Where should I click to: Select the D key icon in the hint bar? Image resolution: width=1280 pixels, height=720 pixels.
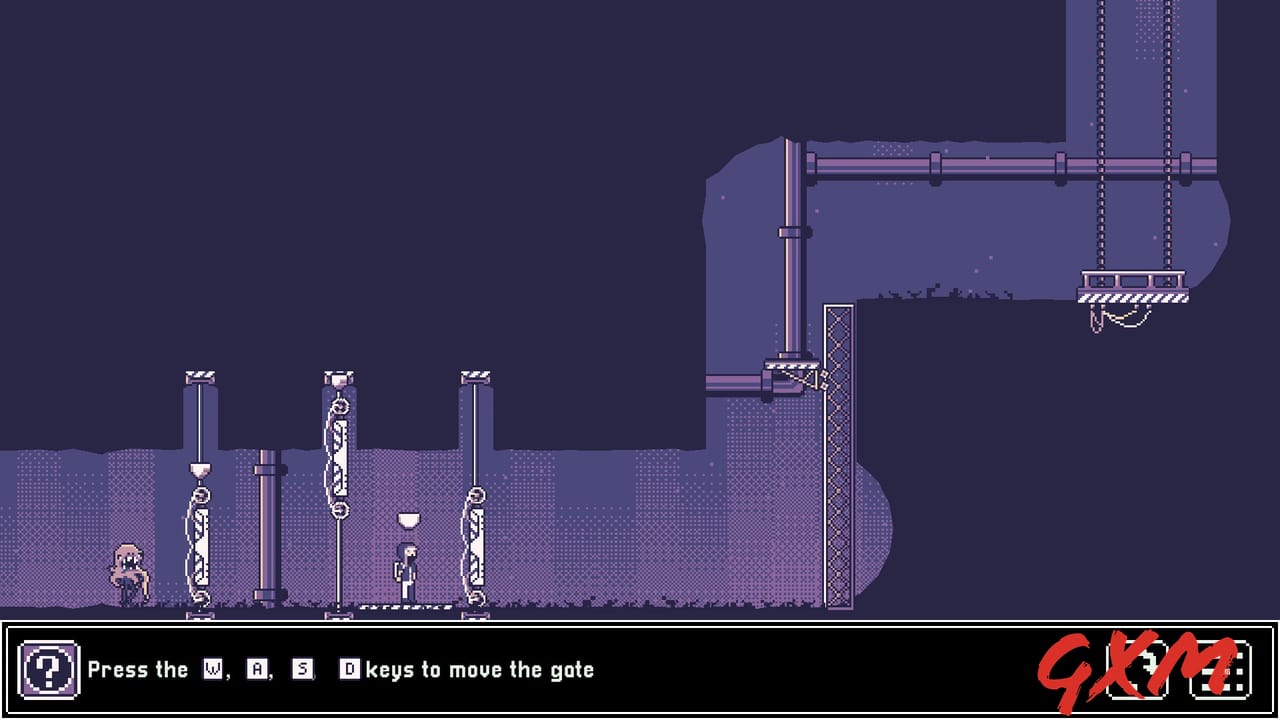tap(350, 670)
